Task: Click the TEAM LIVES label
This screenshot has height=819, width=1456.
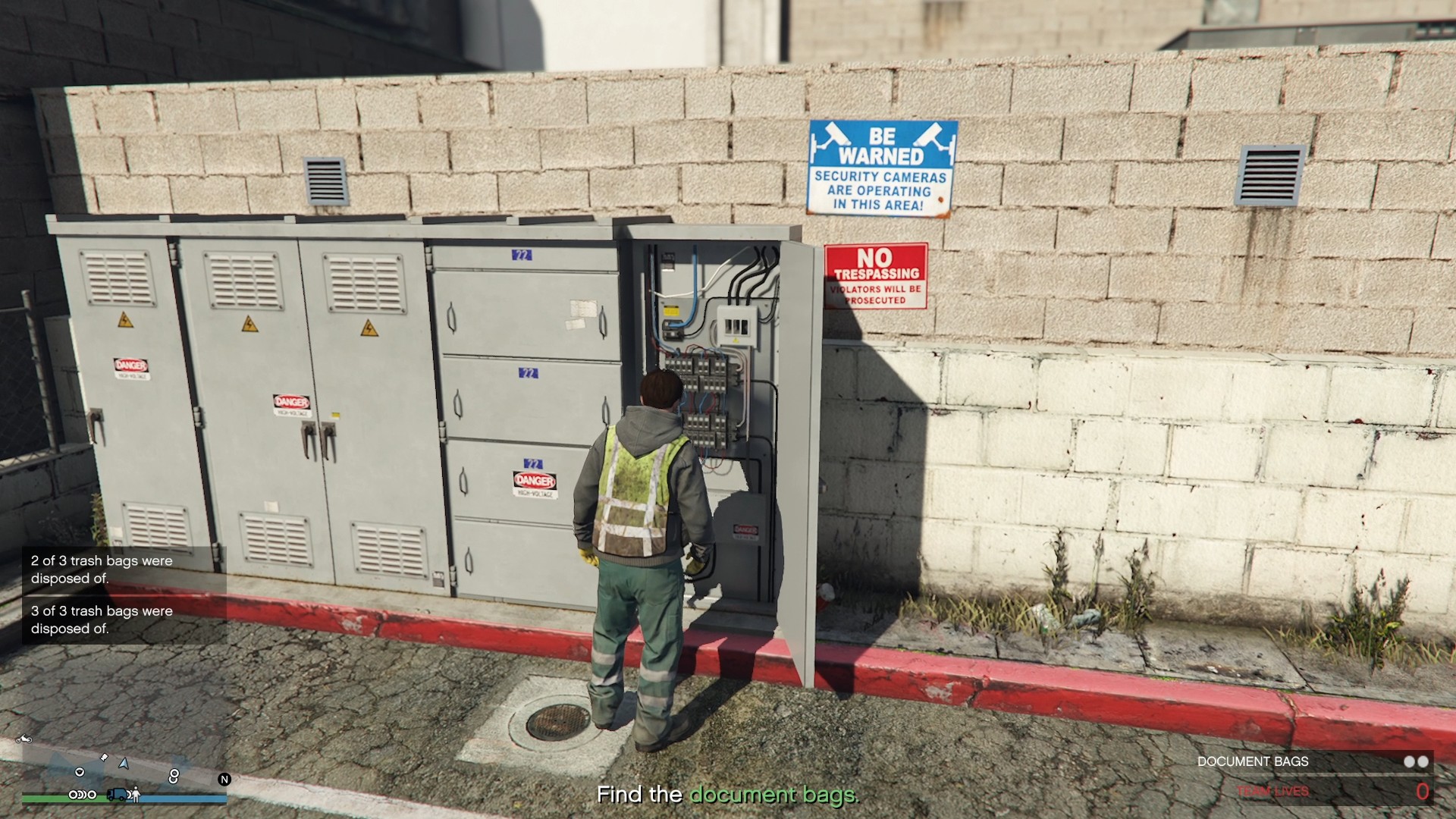Action: pos(1272,791)
